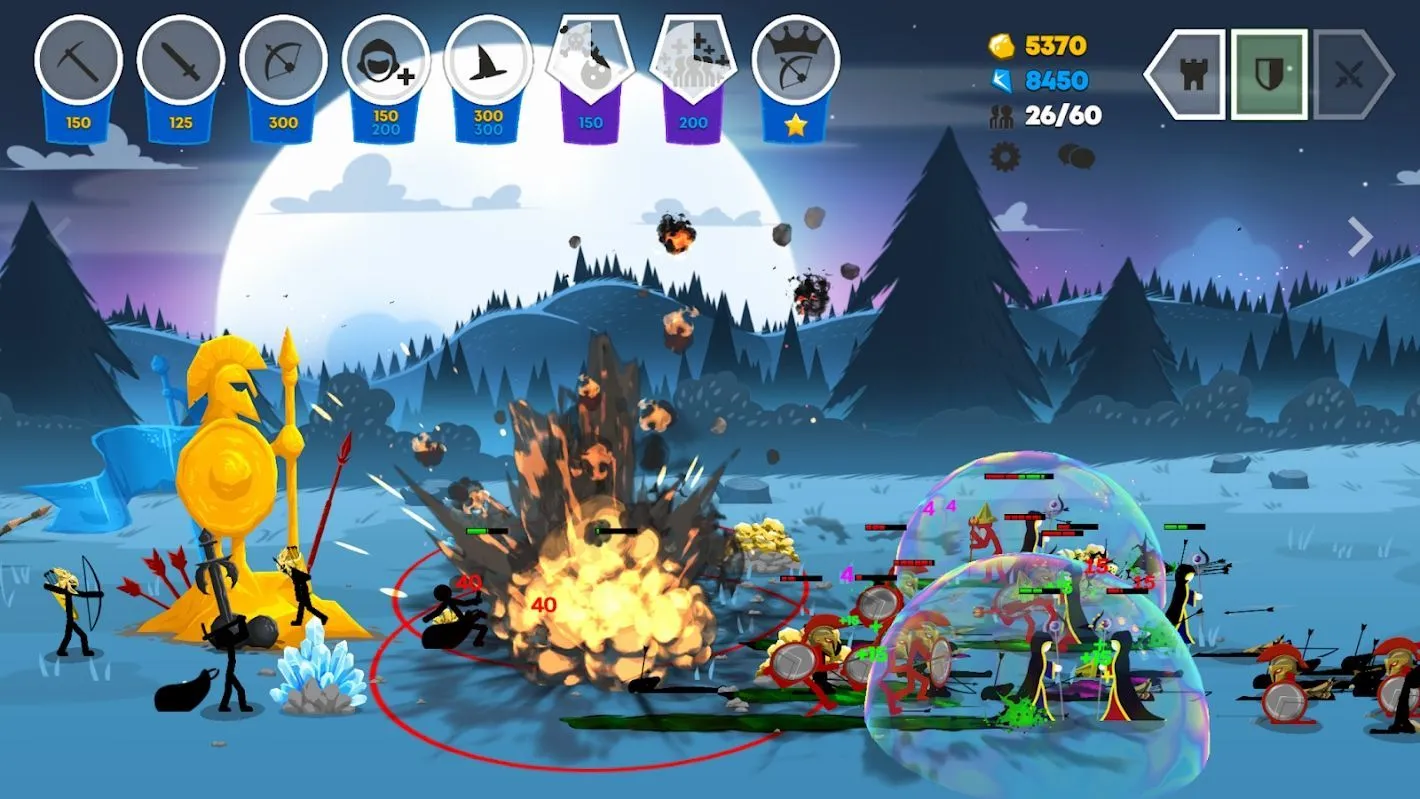Expand the right-edge arrow chevron
This screenshot has height=799, width=1420.
[1358, 236]
